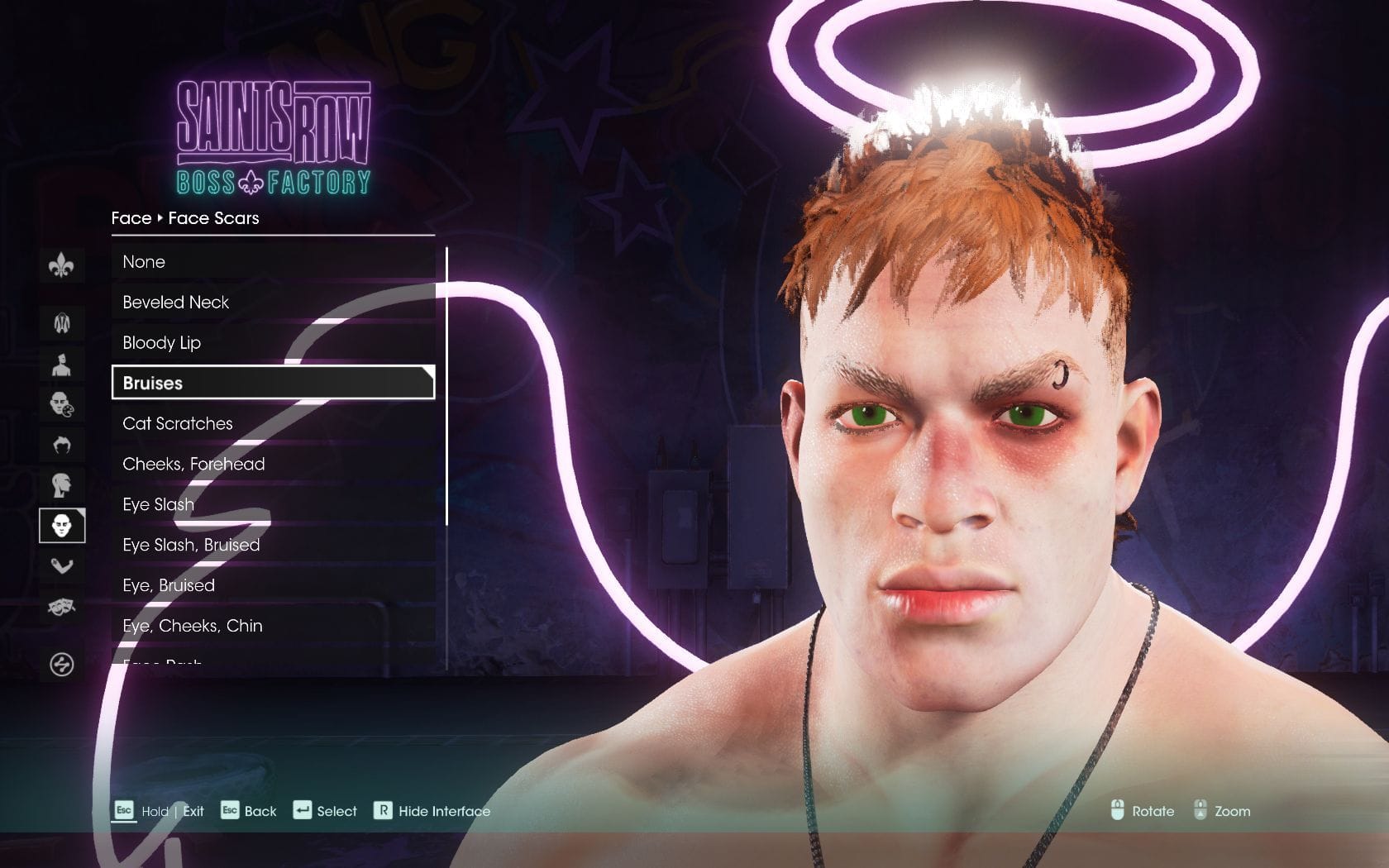Select the arm gesture sidebar icon
Image resolution: width=1389 pixels, height=868 pixels.
click(62, 566)
